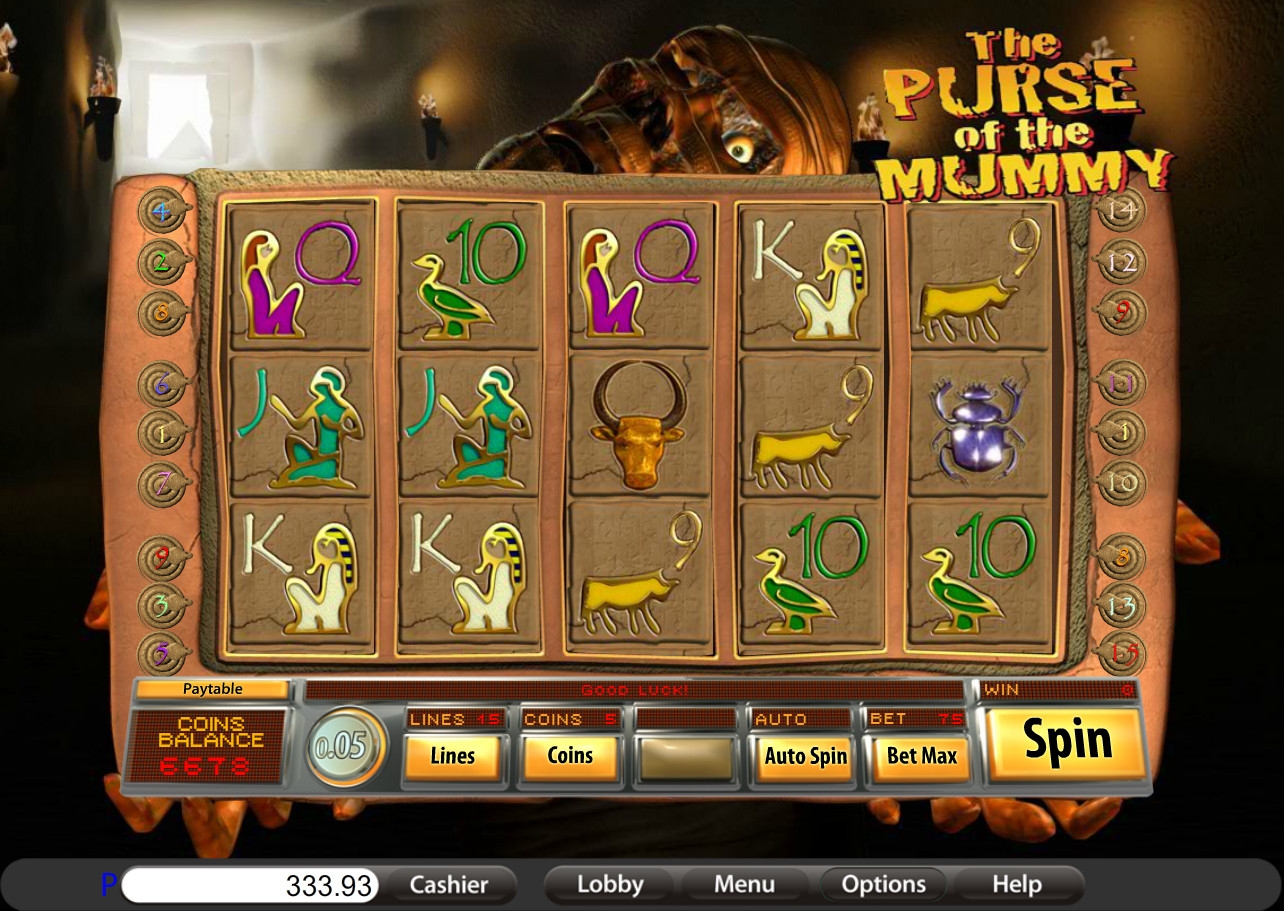Open the Menu in the bottom bar
Viewport: 1284px width, 911px height.
pyautogui.click(x=744, y=885)
